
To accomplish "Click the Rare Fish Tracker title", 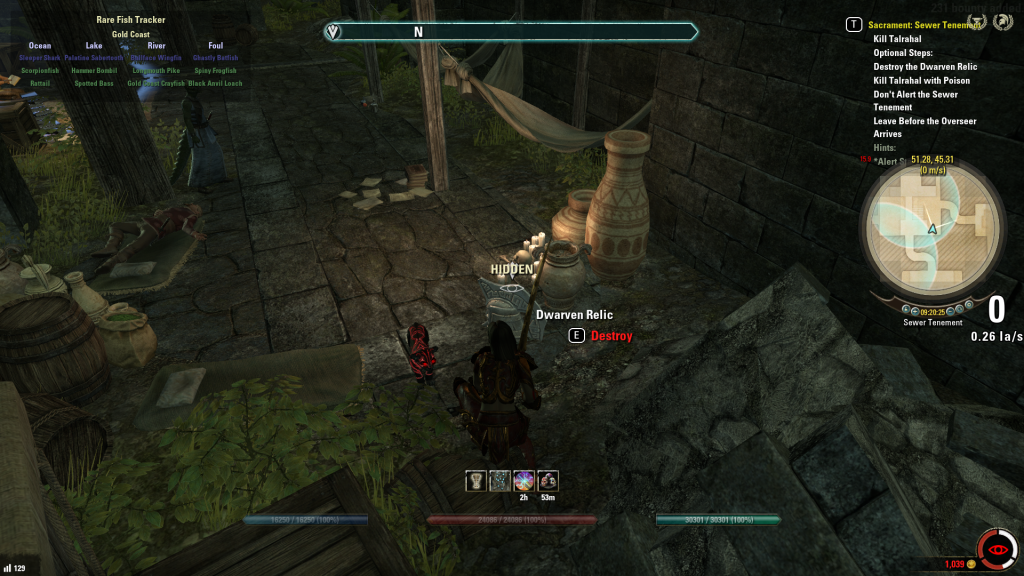I will [x=131, y=20].
